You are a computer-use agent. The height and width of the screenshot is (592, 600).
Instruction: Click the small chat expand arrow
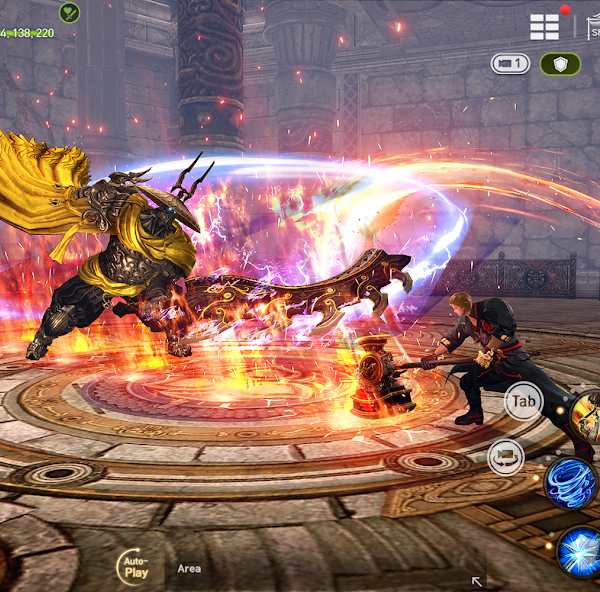[477, 580]
